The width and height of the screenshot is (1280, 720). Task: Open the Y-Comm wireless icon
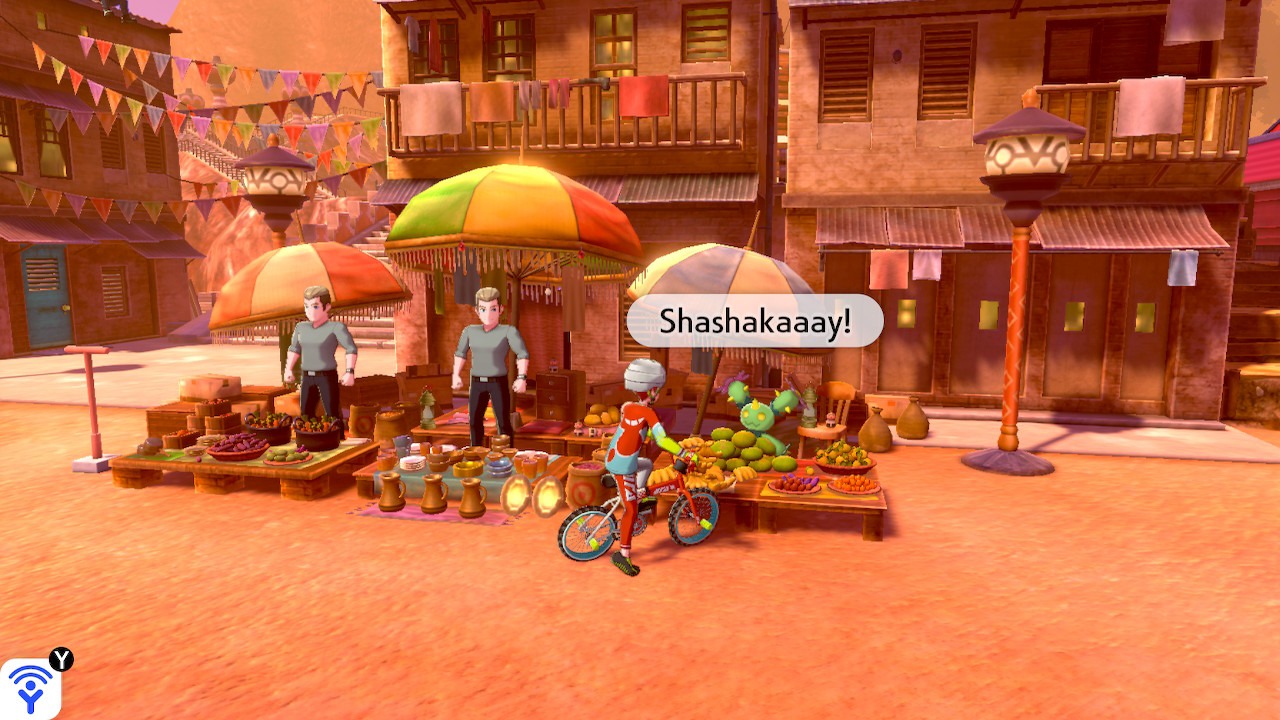(30, 688)
